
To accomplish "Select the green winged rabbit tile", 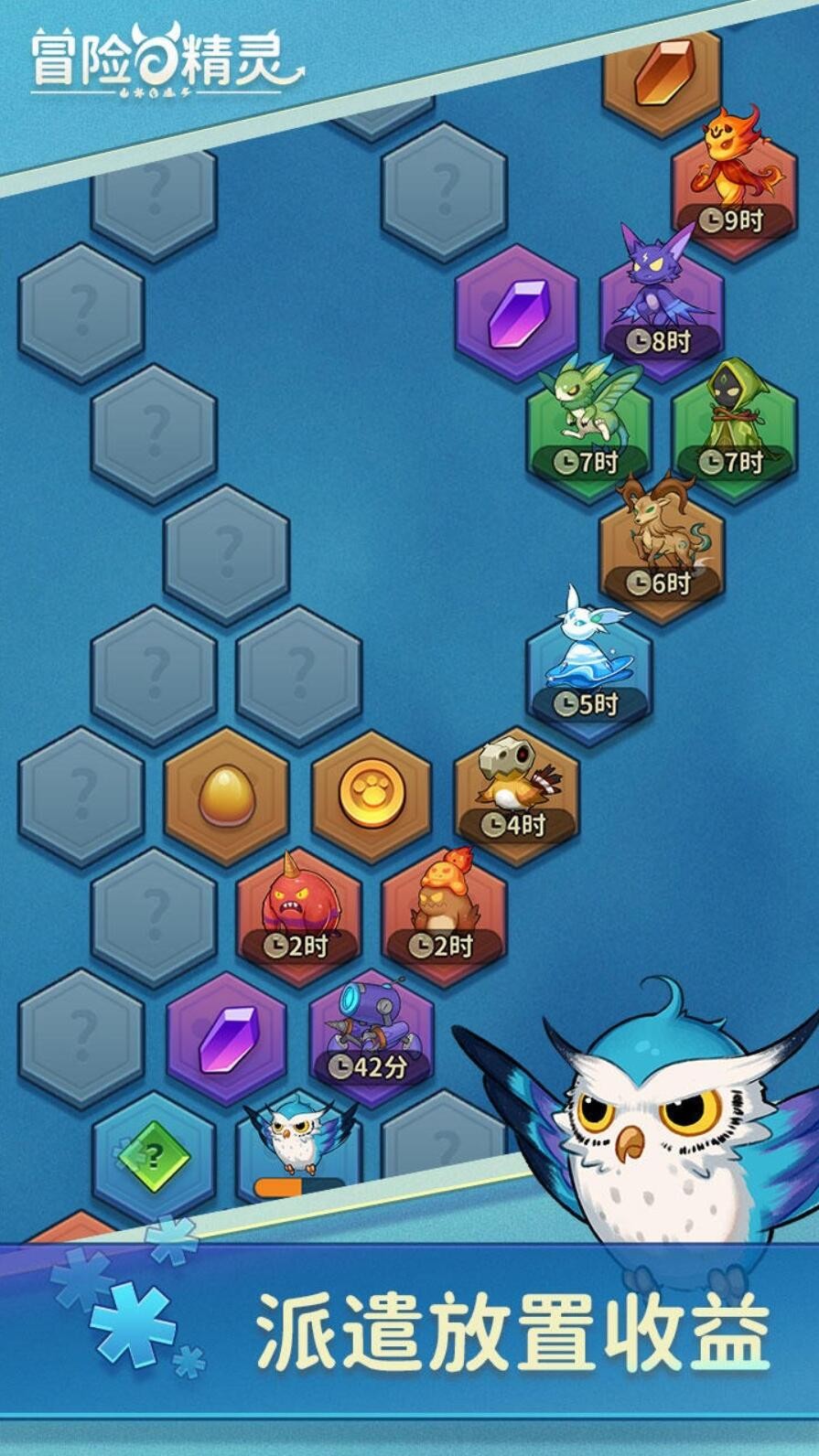I will pos(587,426).
